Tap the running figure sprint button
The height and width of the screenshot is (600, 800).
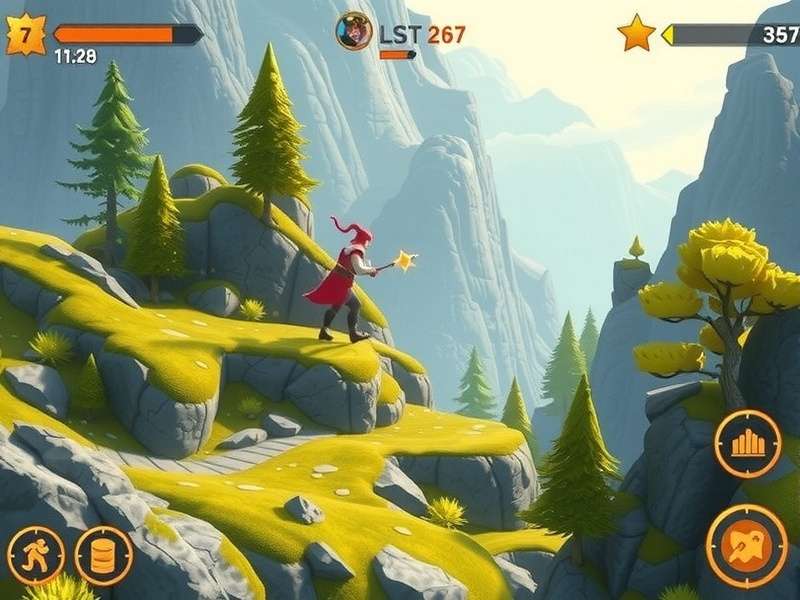tap(36, 556)
